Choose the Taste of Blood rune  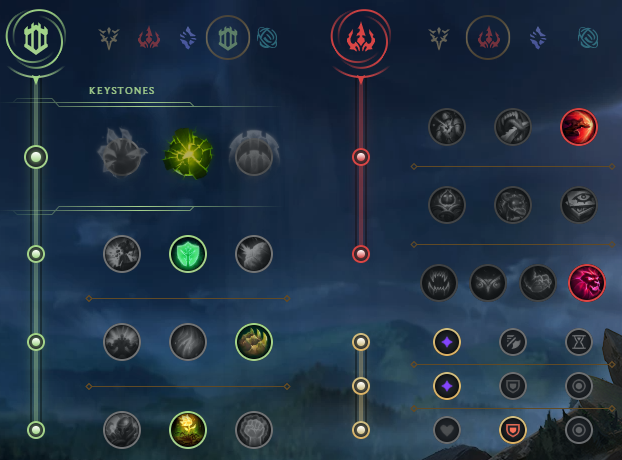513,126
